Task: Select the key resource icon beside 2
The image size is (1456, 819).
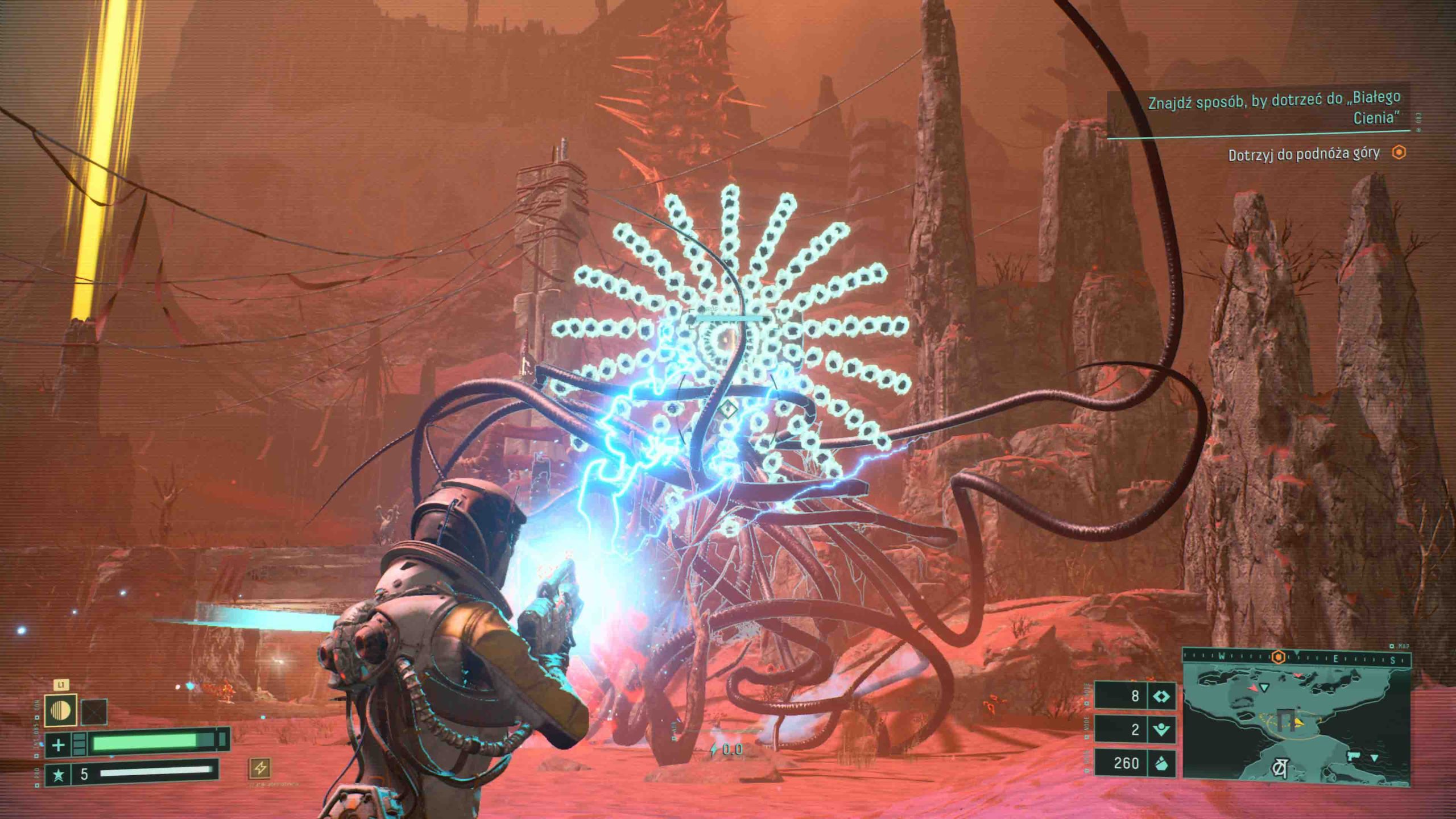Action: coord(1161,730)
